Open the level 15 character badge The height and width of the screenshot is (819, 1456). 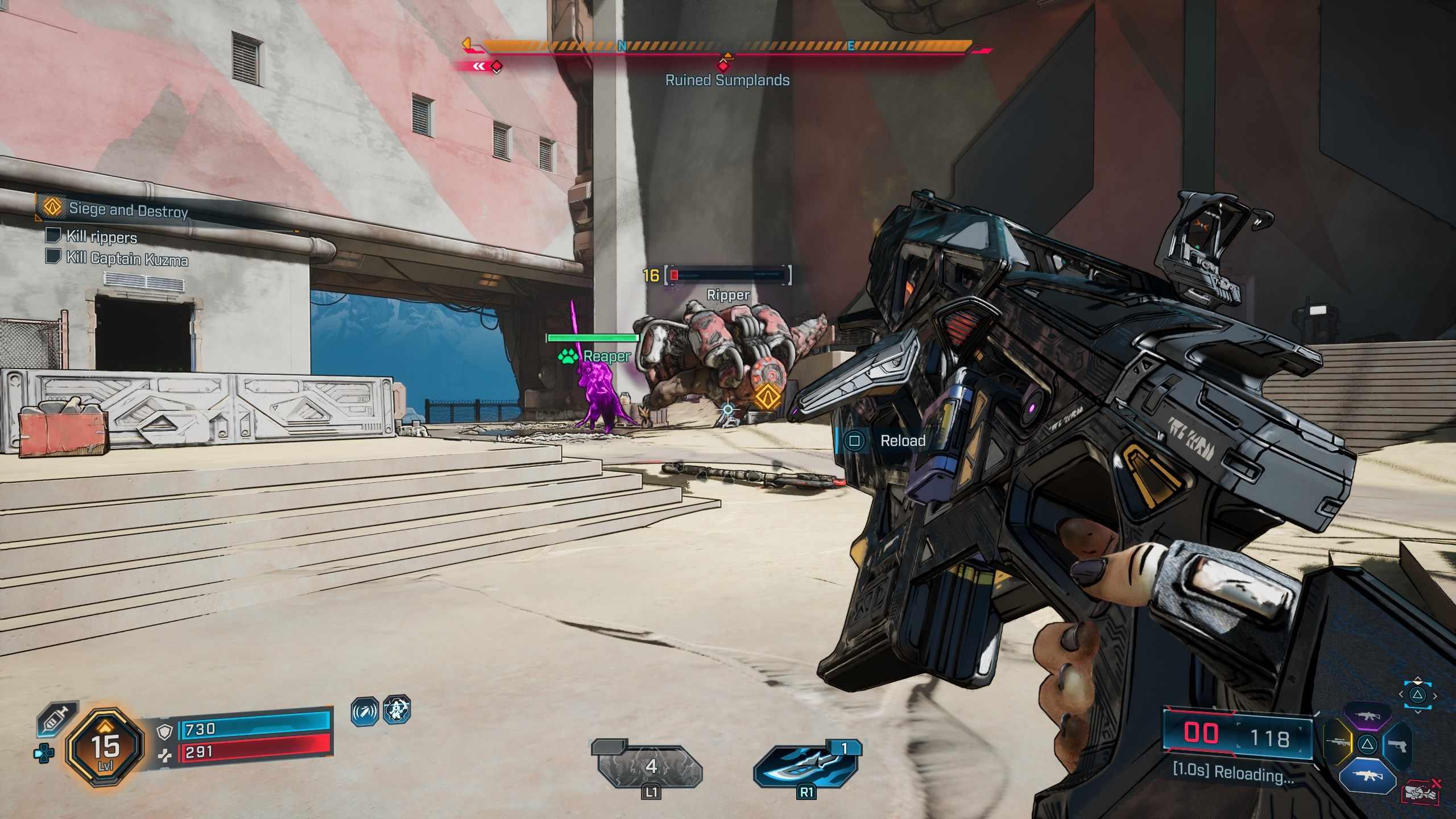[105, 748]
